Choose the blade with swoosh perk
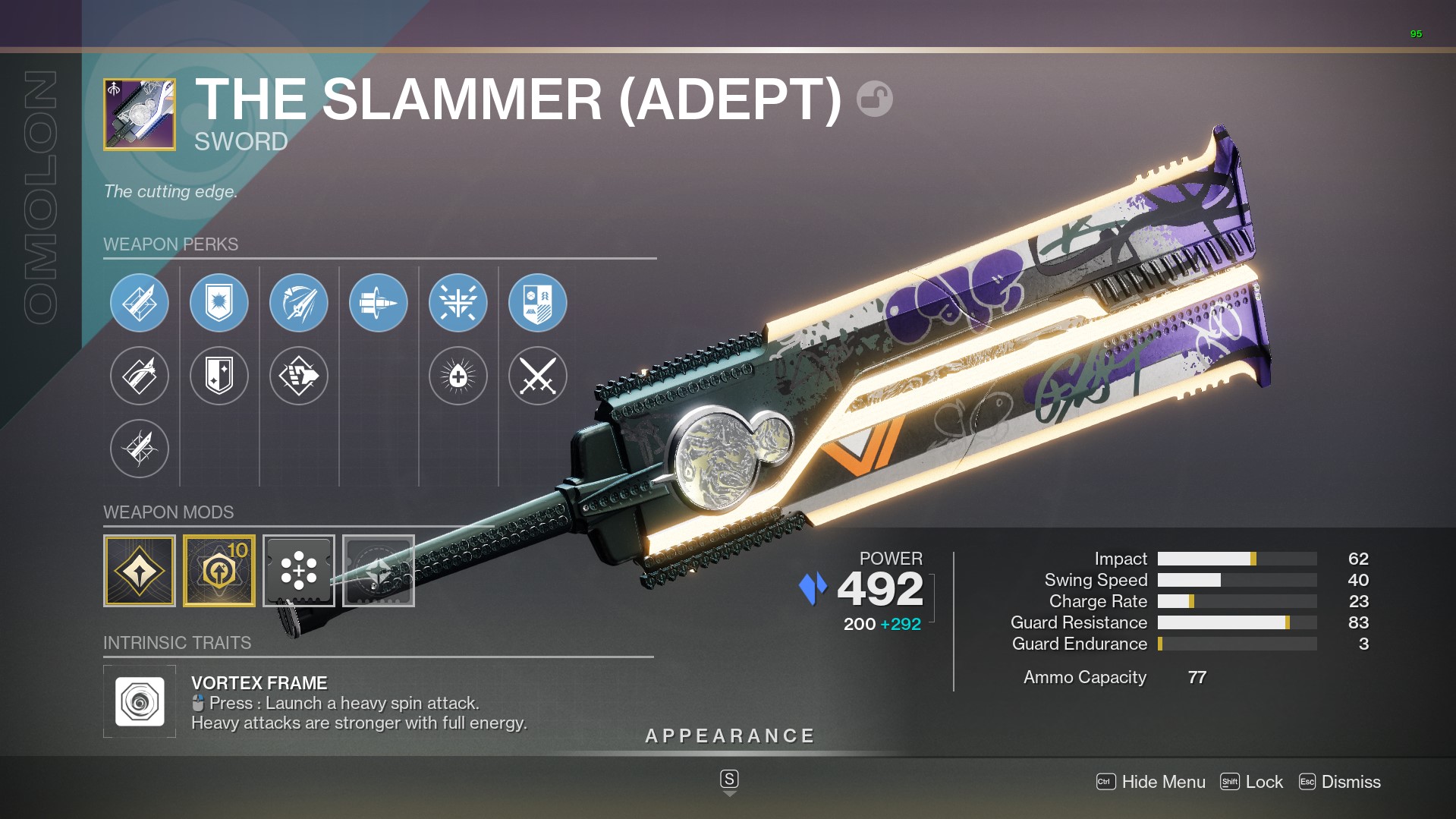The image size is (1456, 819). pos(140,376)
